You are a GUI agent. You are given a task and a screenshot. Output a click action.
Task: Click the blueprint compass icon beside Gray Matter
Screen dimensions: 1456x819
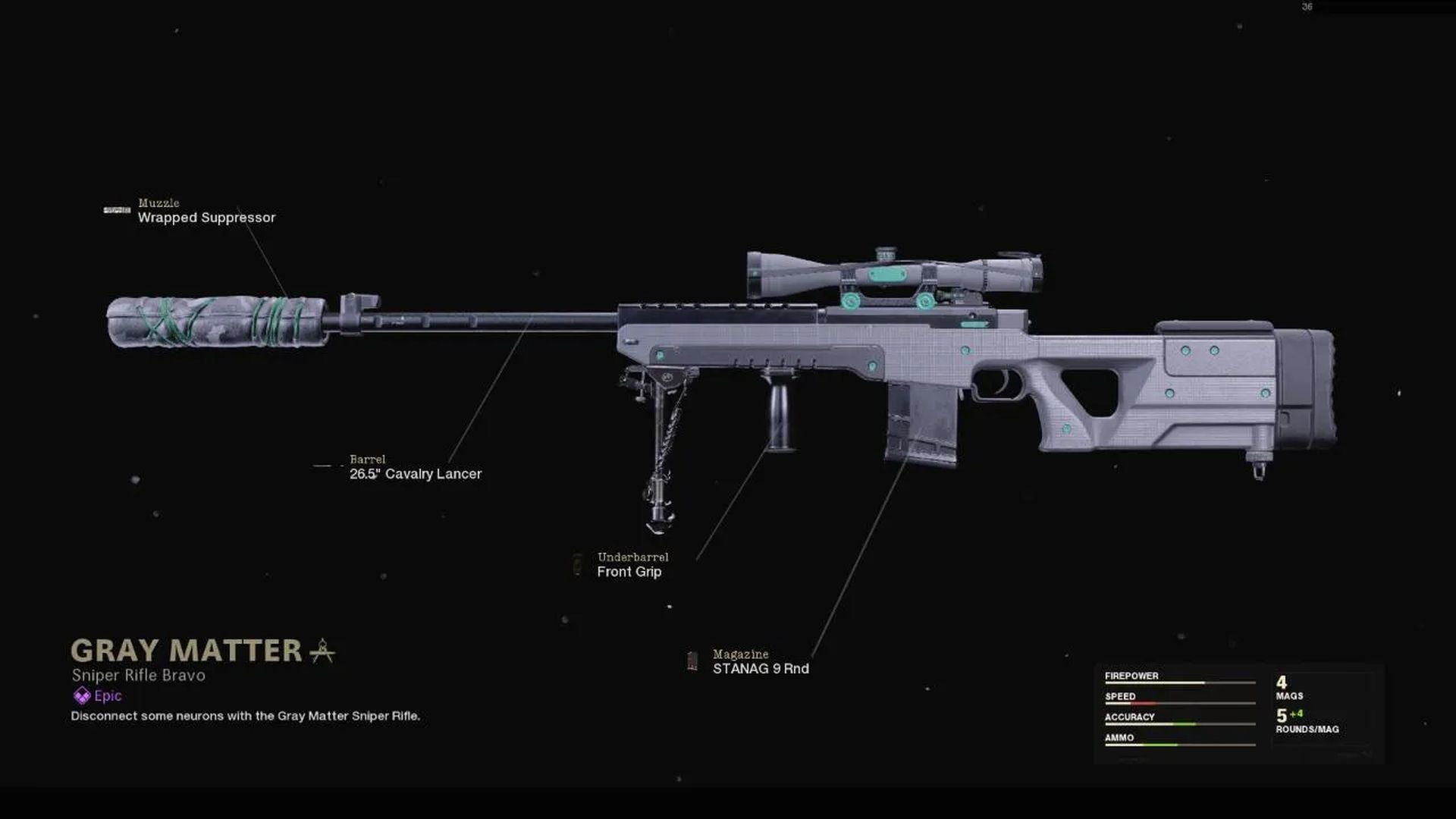(x=322, y=651)
